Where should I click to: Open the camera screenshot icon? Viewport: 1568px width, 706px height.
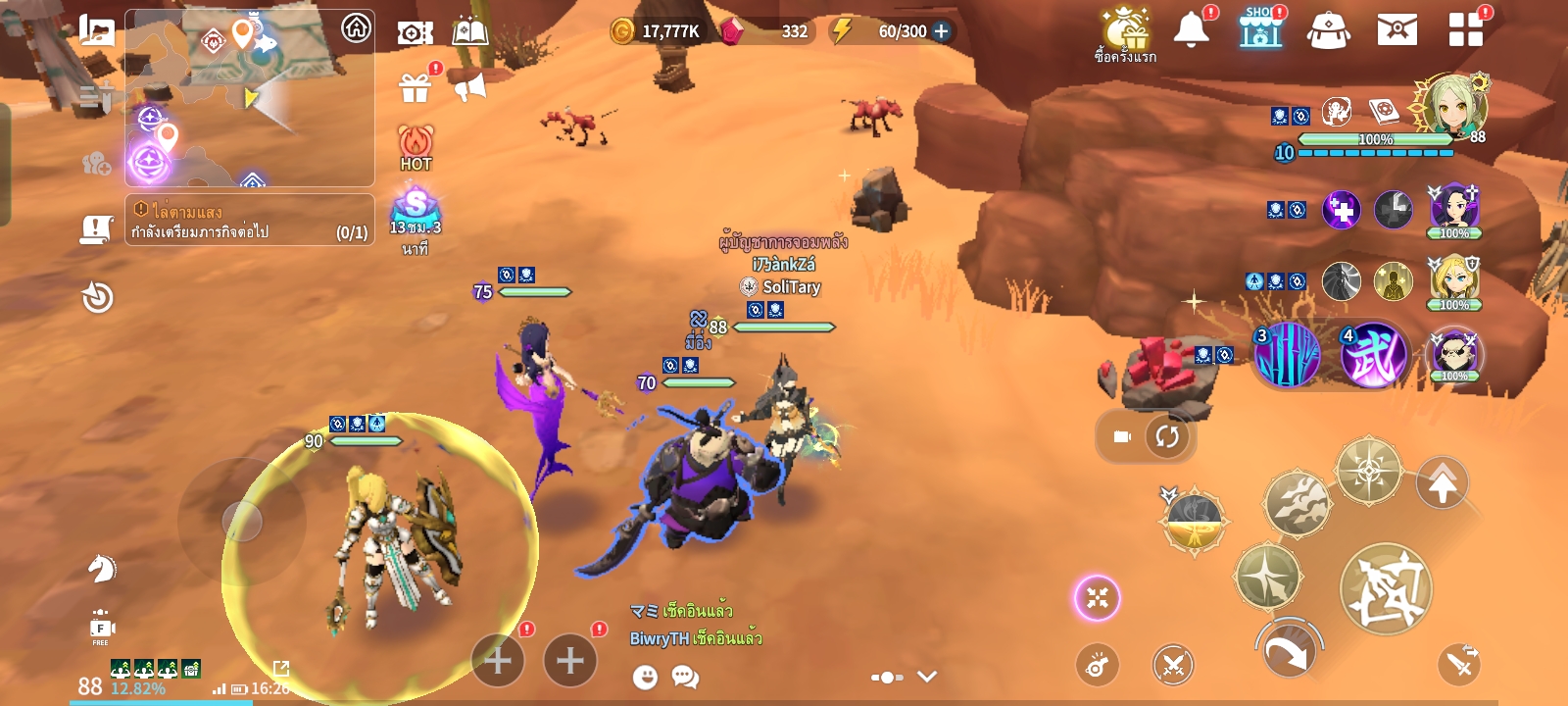[x=415, y=32]
